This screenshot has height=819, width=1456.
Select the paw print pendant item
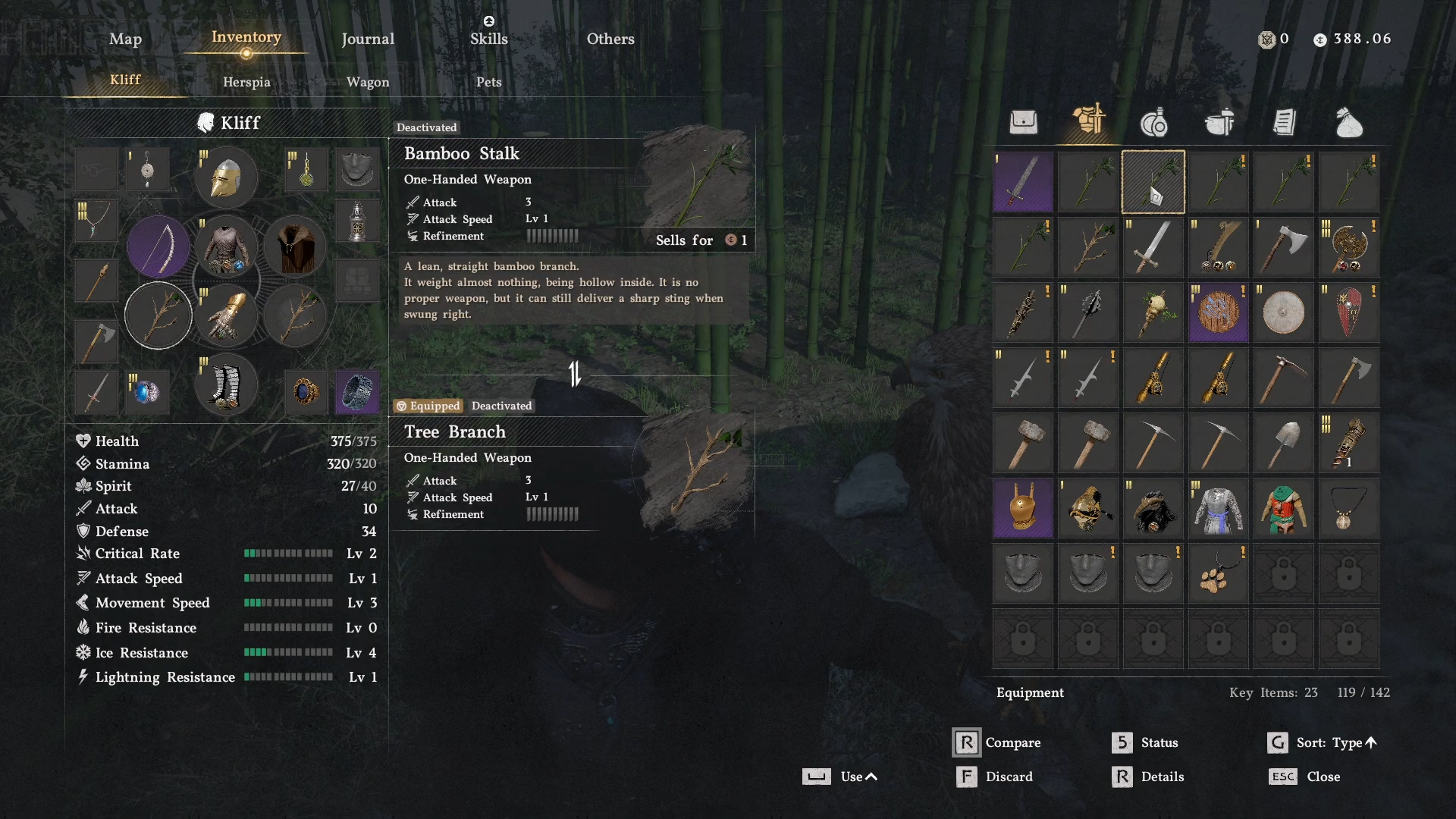1219,574
